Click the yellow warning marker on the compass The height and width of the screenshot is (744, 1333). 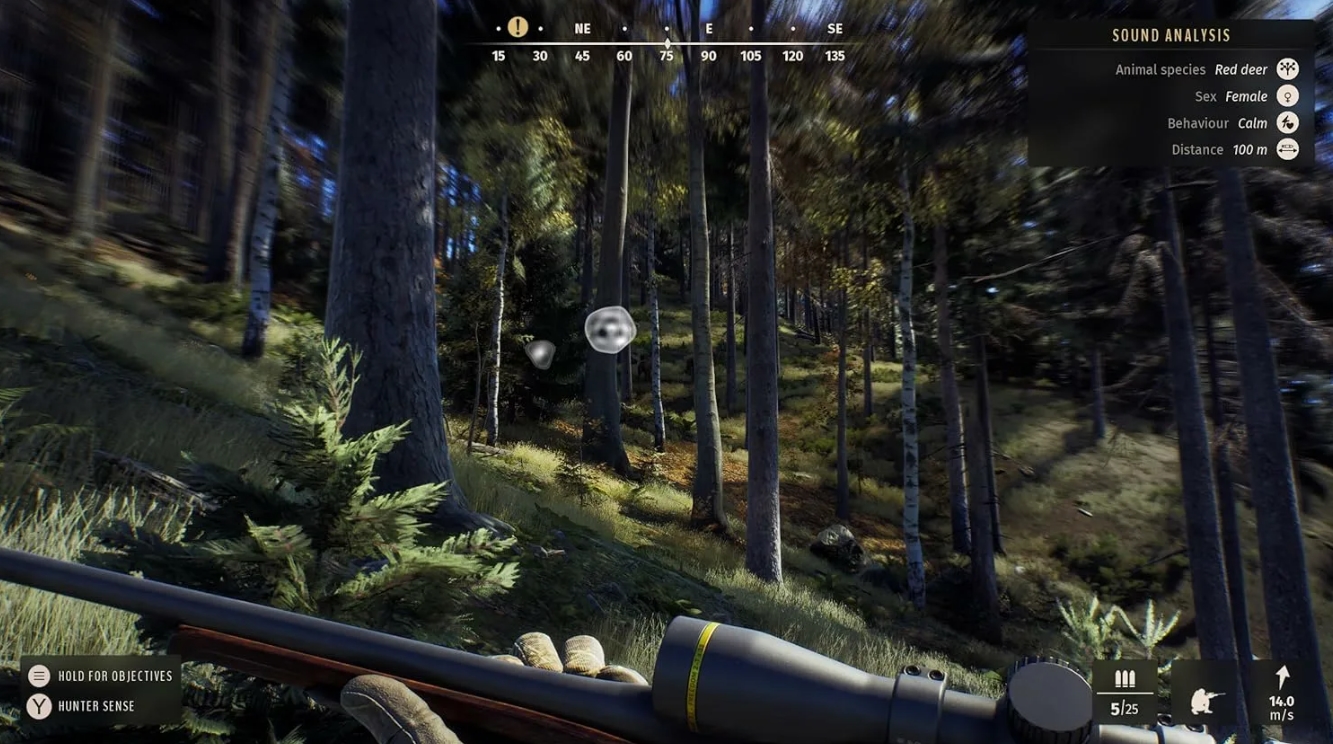tap(517, 26)
